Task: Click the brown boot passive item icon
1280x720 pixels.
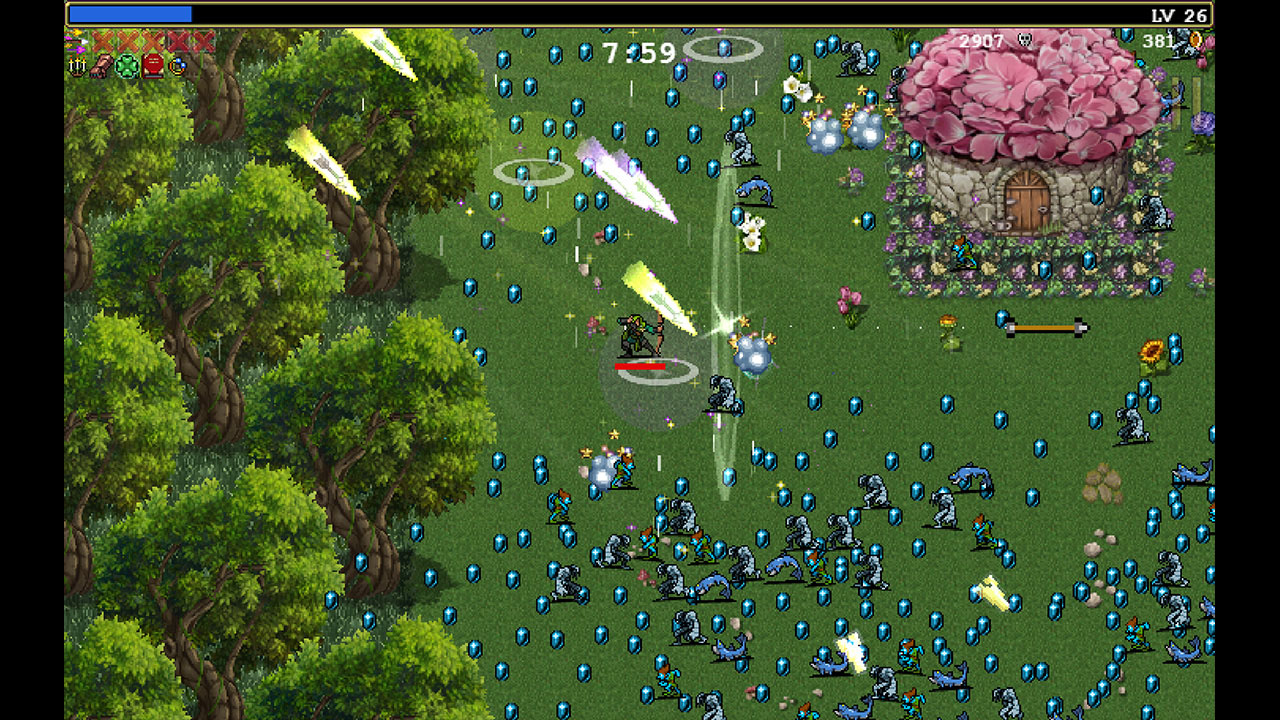Action: click(x=101, y=66)
